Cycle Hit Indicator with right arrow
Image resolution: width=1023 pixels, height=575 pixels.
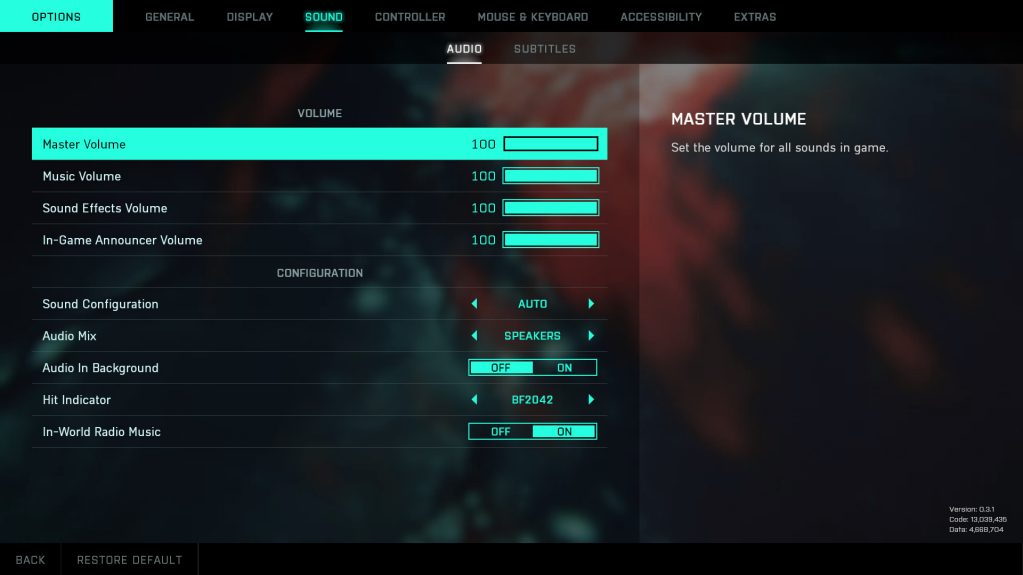(591, 400)
